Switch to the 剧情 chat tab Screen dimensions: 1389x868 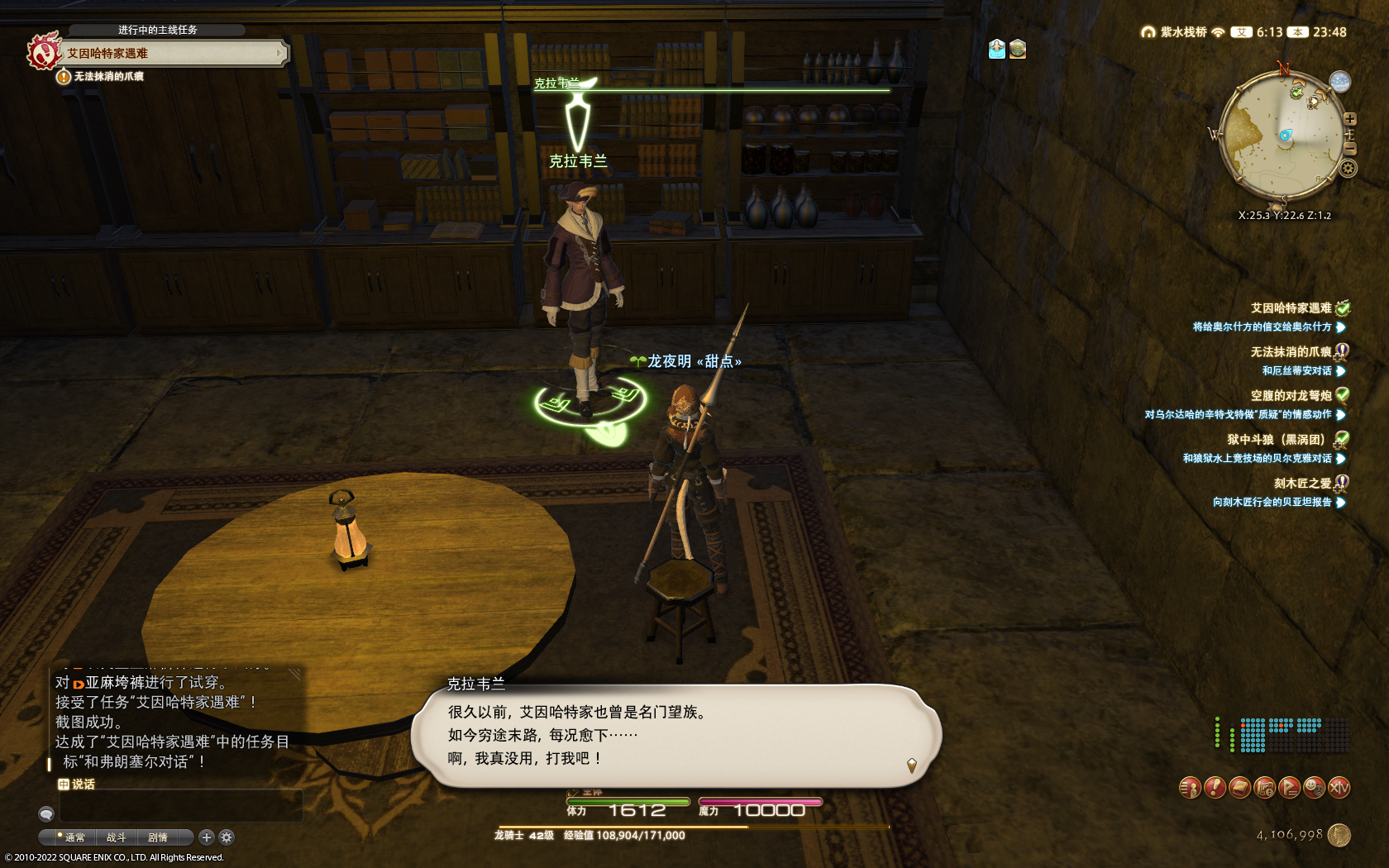coord(157,837)
